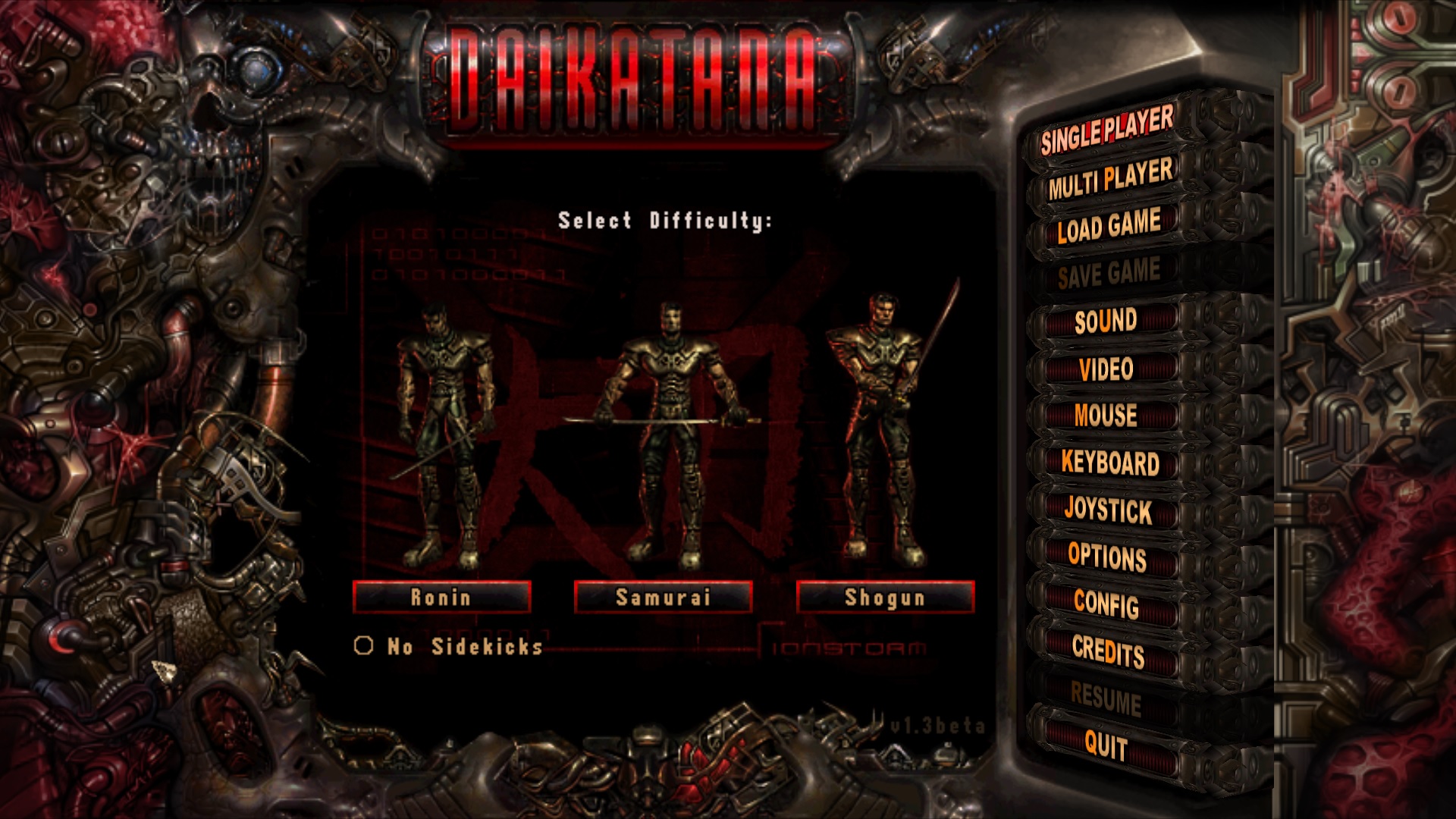The width and height of the screenshot is (1456, 819).
Task: Pick the Shogun difficulty
Action: point(885,598)
